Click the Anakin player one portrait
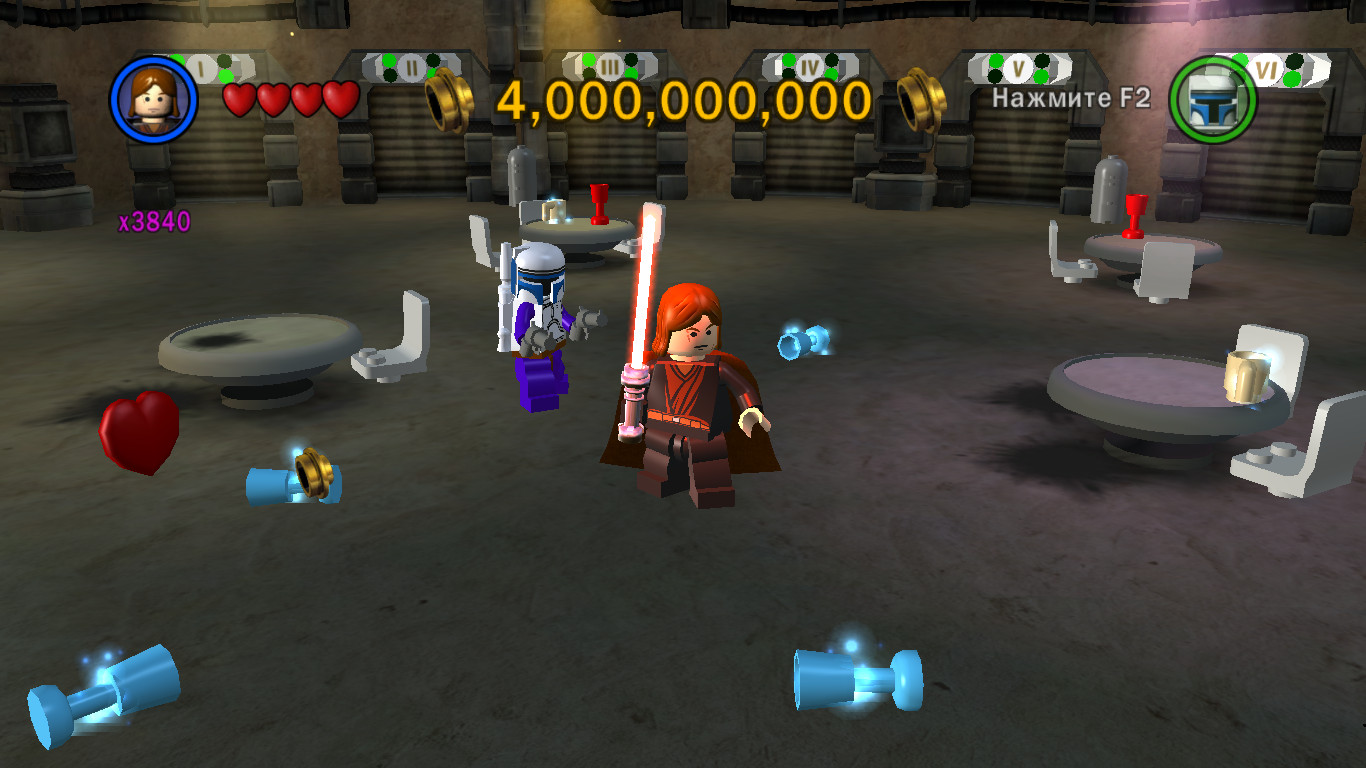Viewport: 1366px width, 768px height. 154,98
